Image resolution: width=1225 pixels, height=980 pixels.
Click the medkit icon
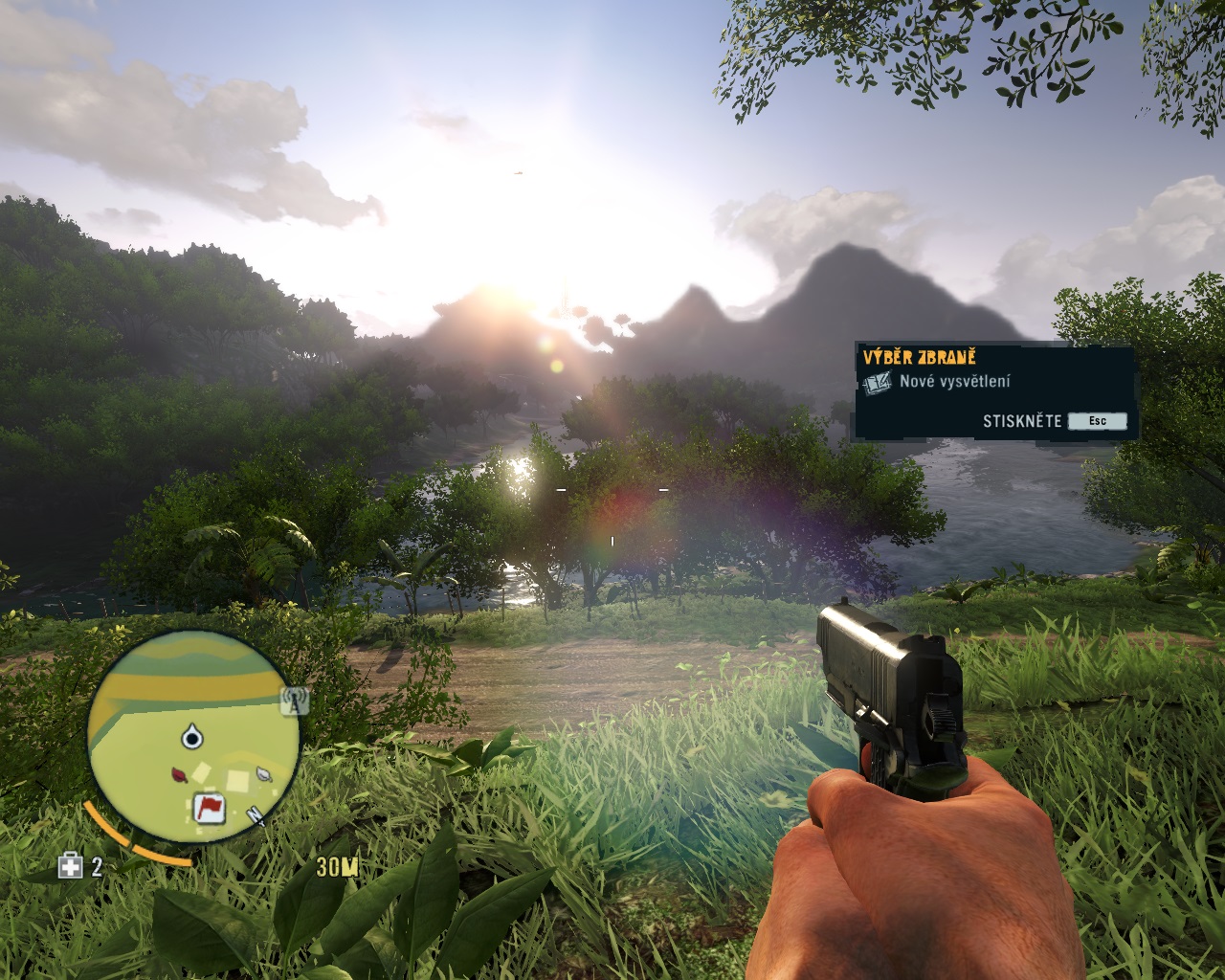click(71, 866)
